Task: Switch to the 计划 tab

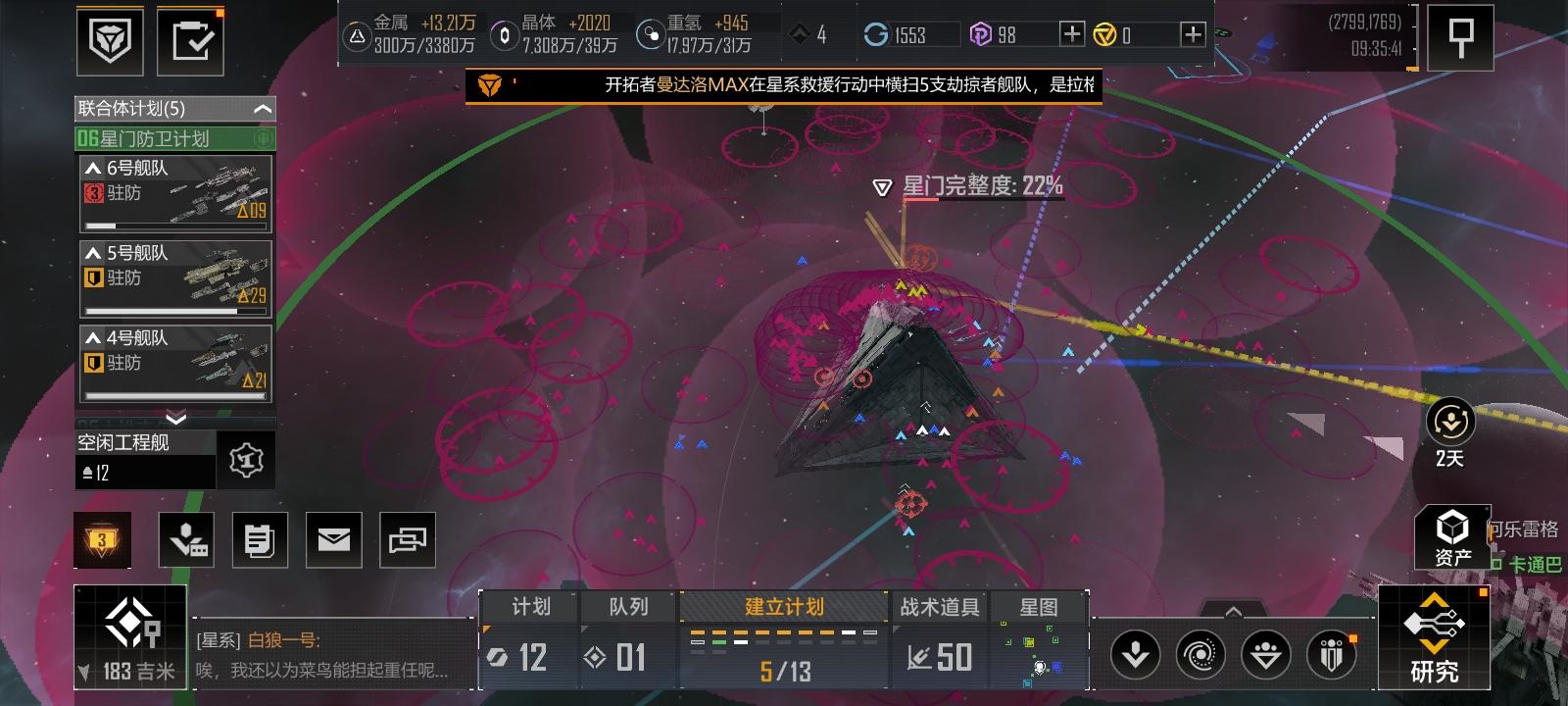Action: pos(529,607)
